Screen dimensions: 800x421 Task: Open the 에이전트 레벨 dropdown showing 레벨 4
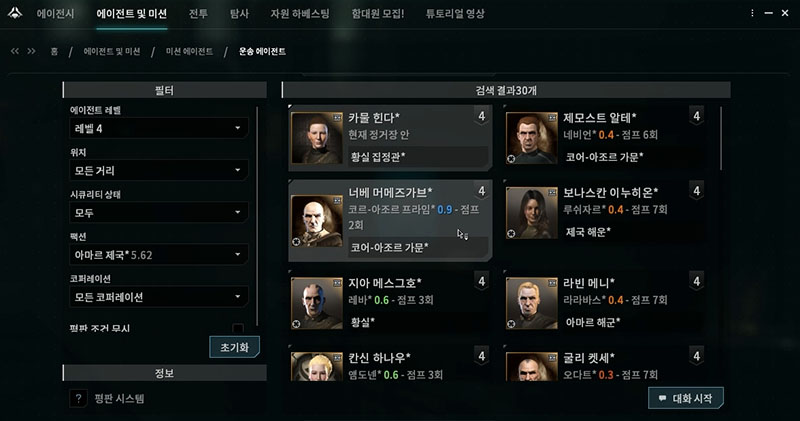click(x=158, y=128)
